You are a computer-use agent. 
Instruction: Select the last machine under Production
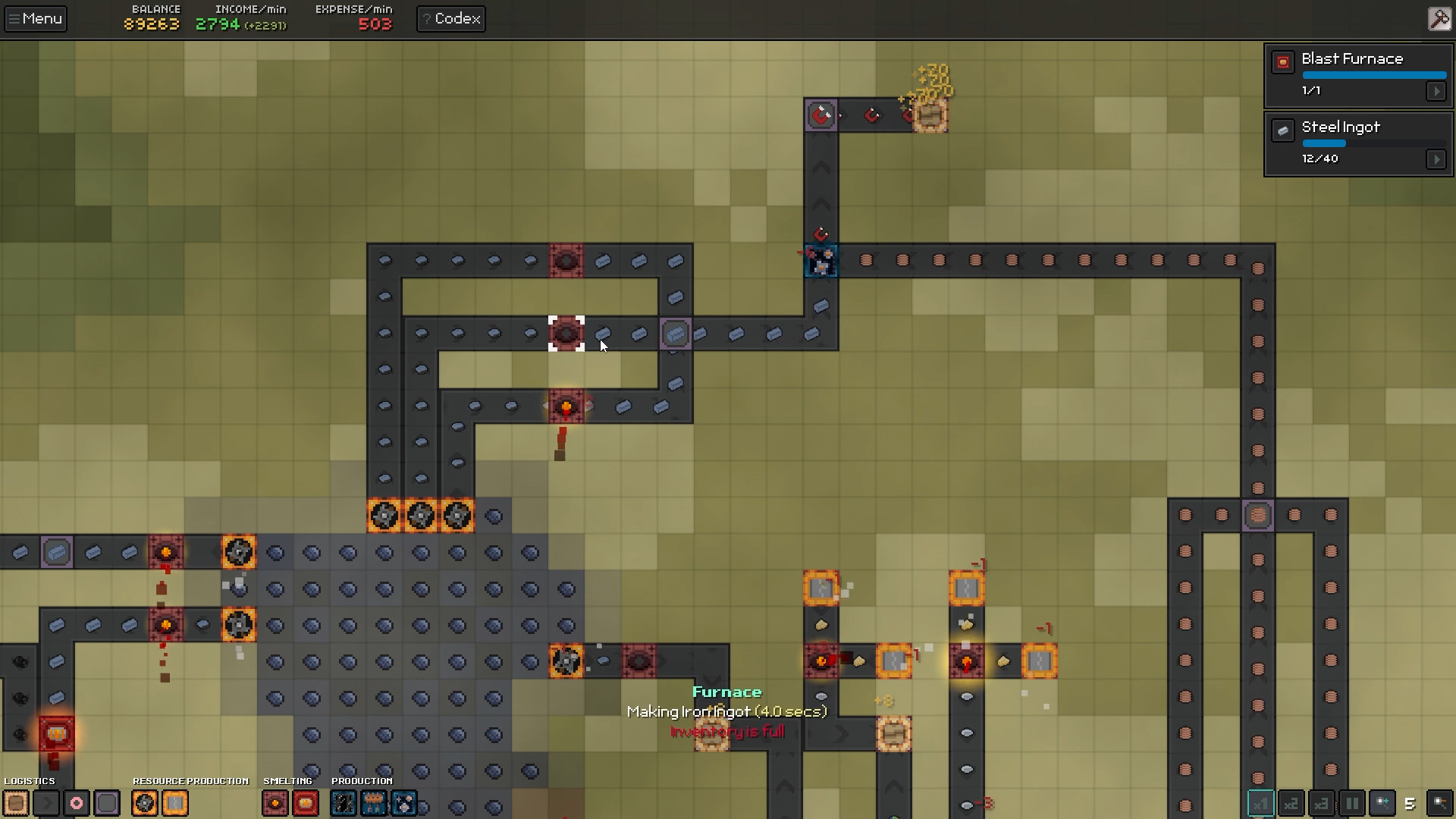tap(403, 803)
